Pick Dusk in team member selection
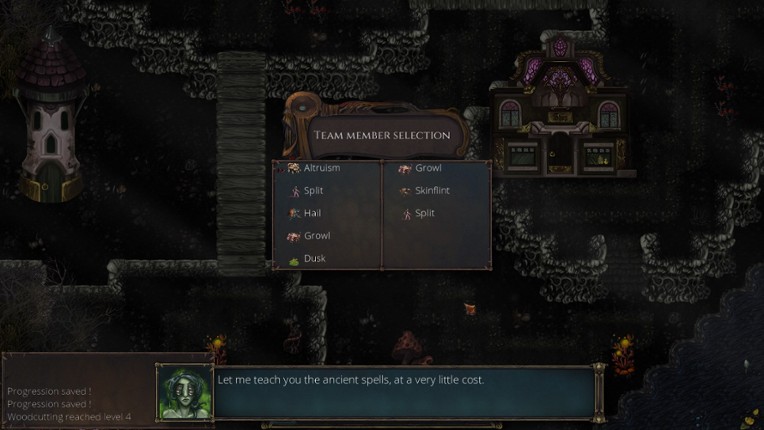The height and width of the screenshot is (430, 764). [314, 259]
